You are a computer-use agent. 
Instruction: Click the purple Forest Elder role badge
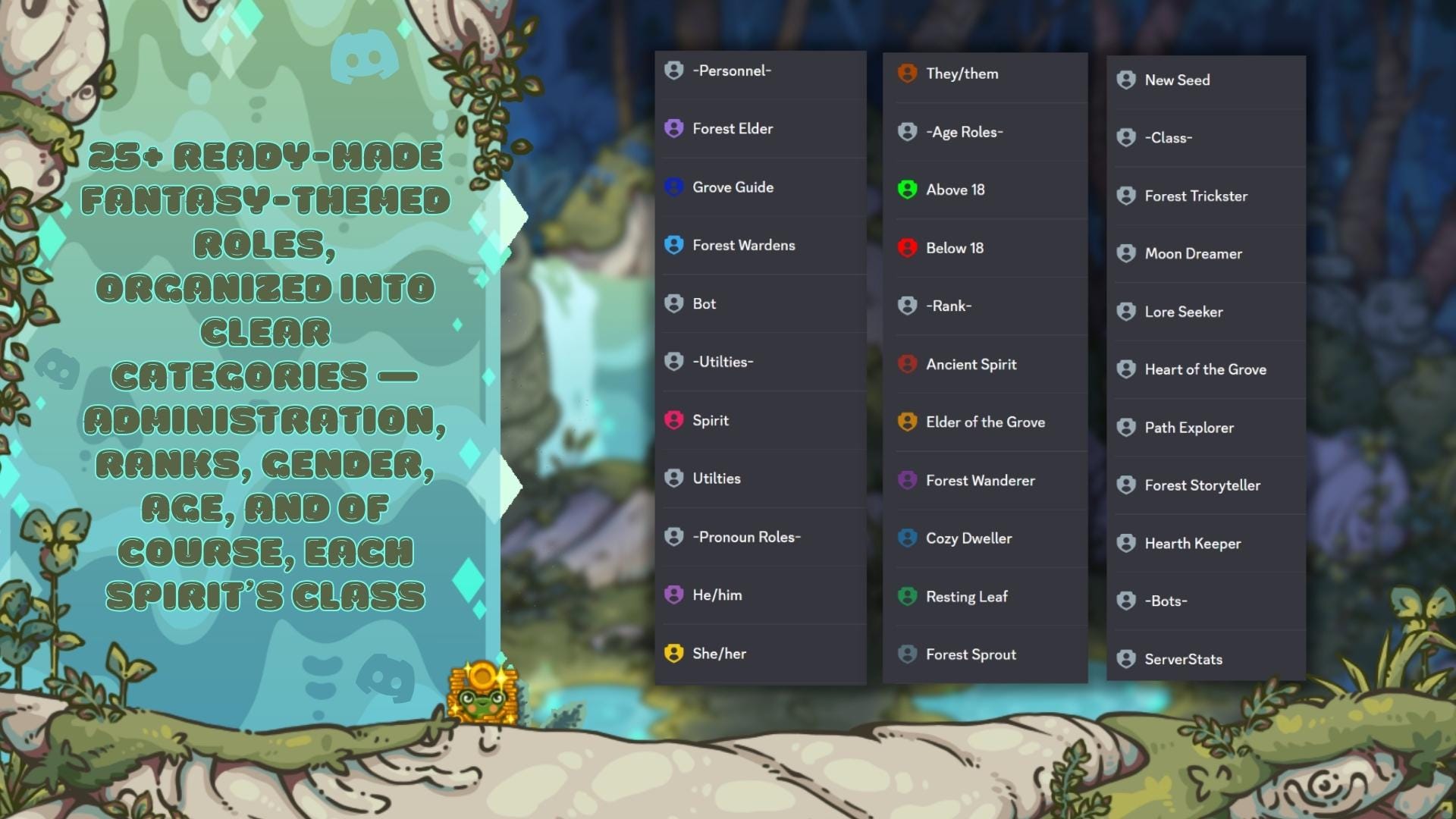[x=673, y=128]
